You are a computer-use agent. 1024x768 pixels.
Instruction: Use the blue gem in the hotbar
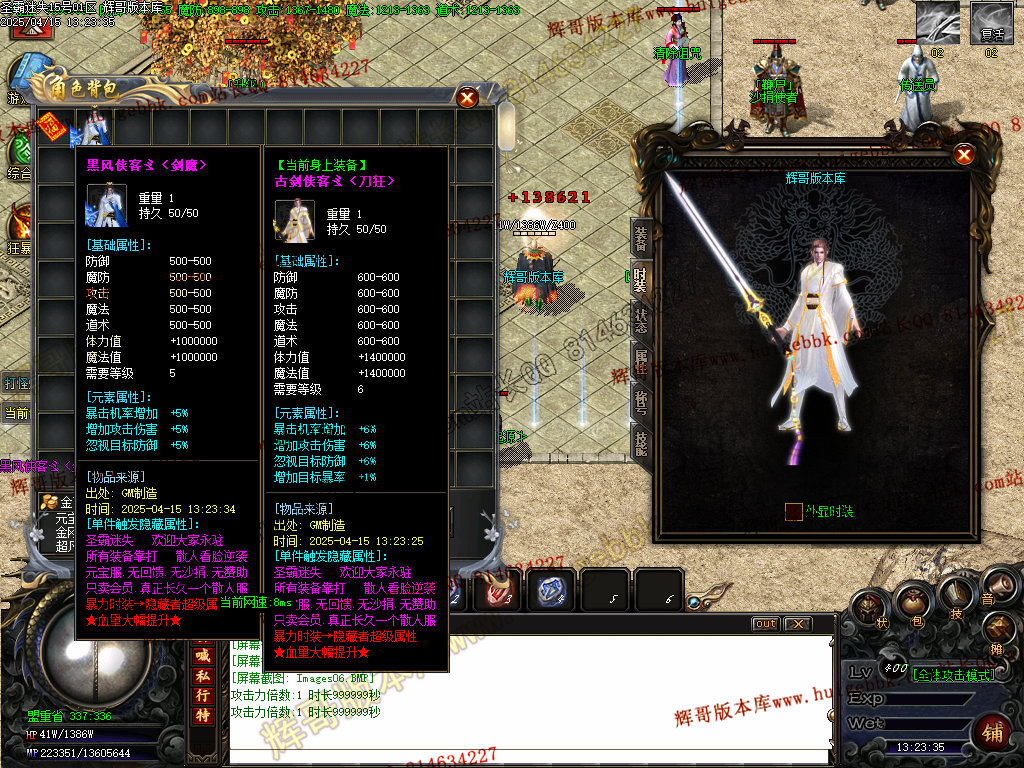pyautogui.click(x=549, y=590)
